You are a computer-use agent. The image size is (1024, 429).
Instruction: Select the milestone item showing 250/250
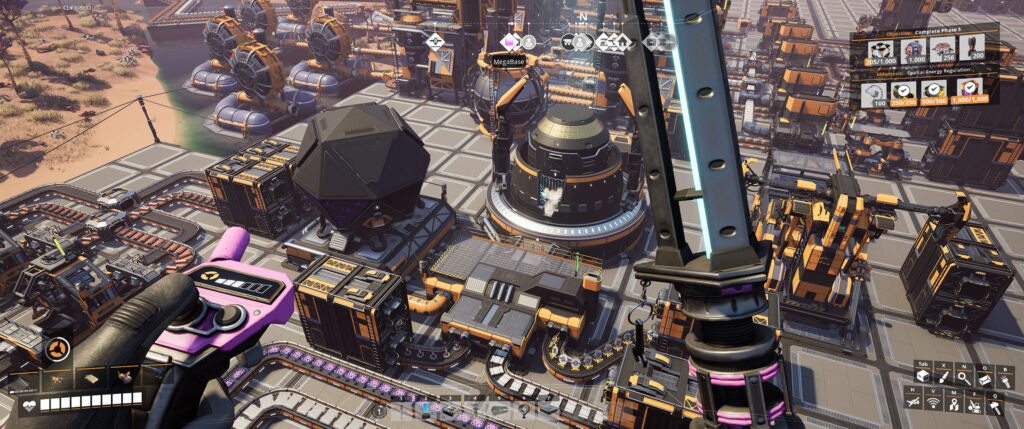click(903, 96)
